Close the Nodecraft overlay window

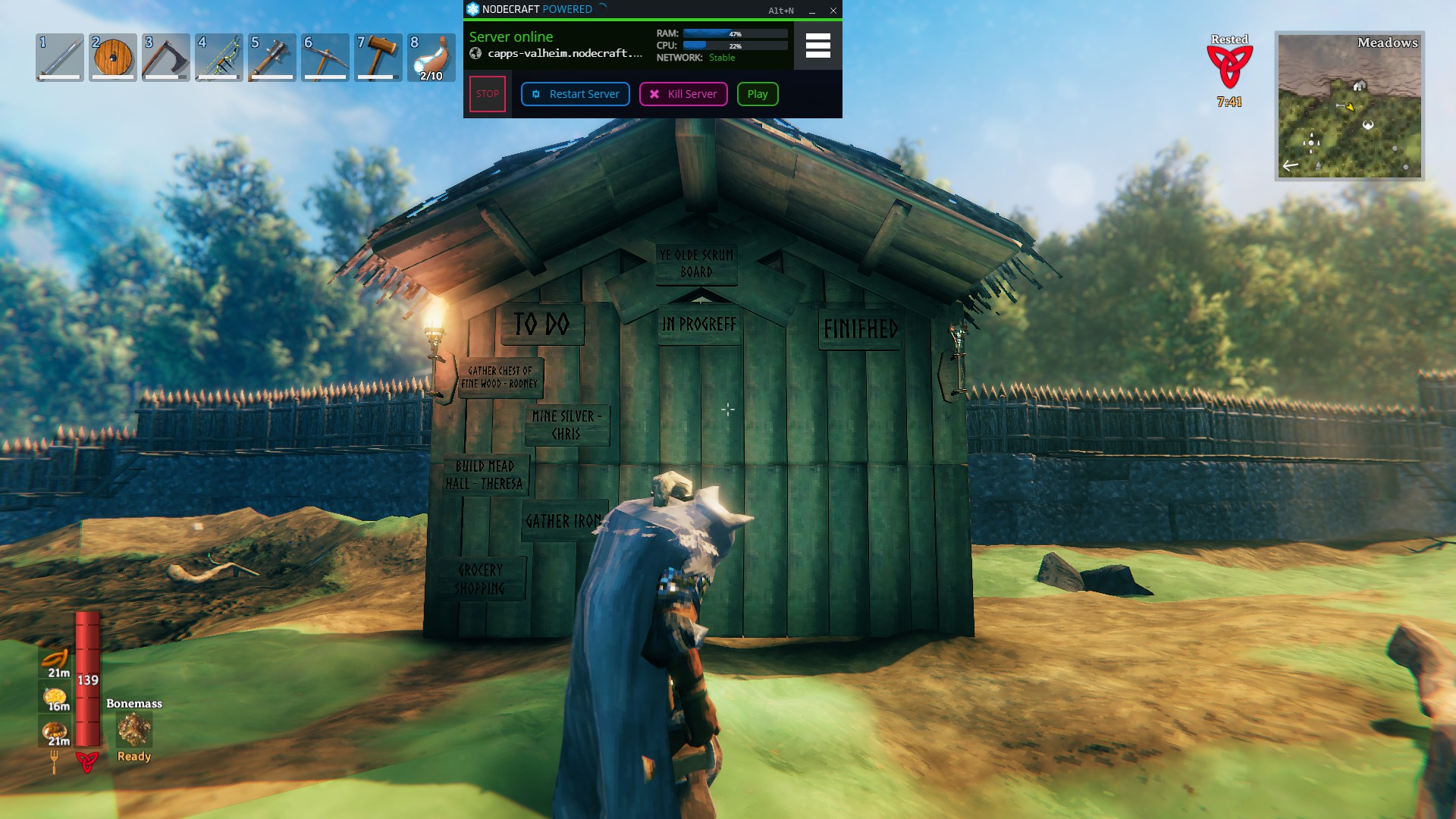833,11
